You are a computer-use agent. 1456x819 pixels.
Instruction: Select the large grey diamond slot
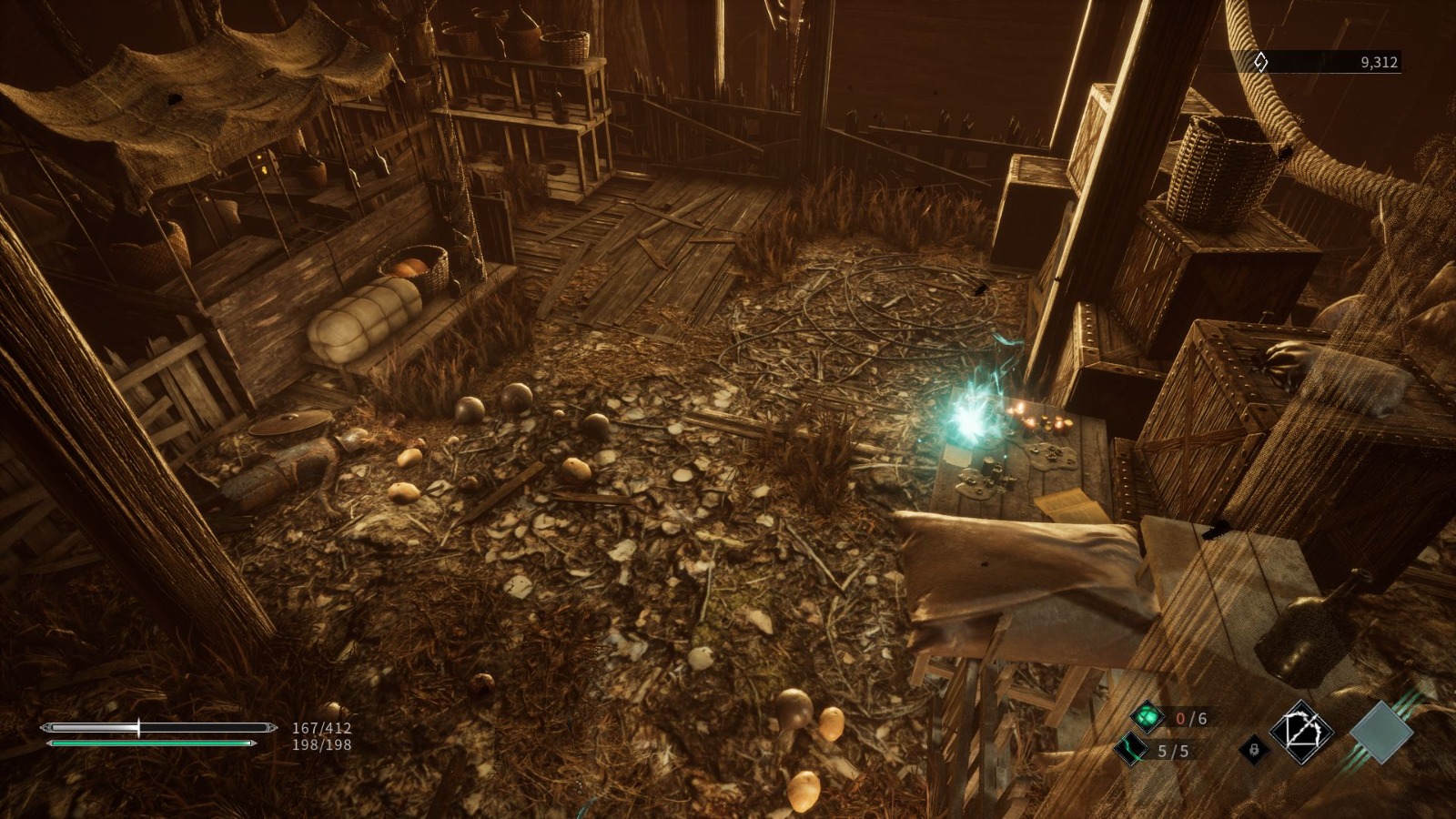pyautogui.click(x=1381, y=732)
